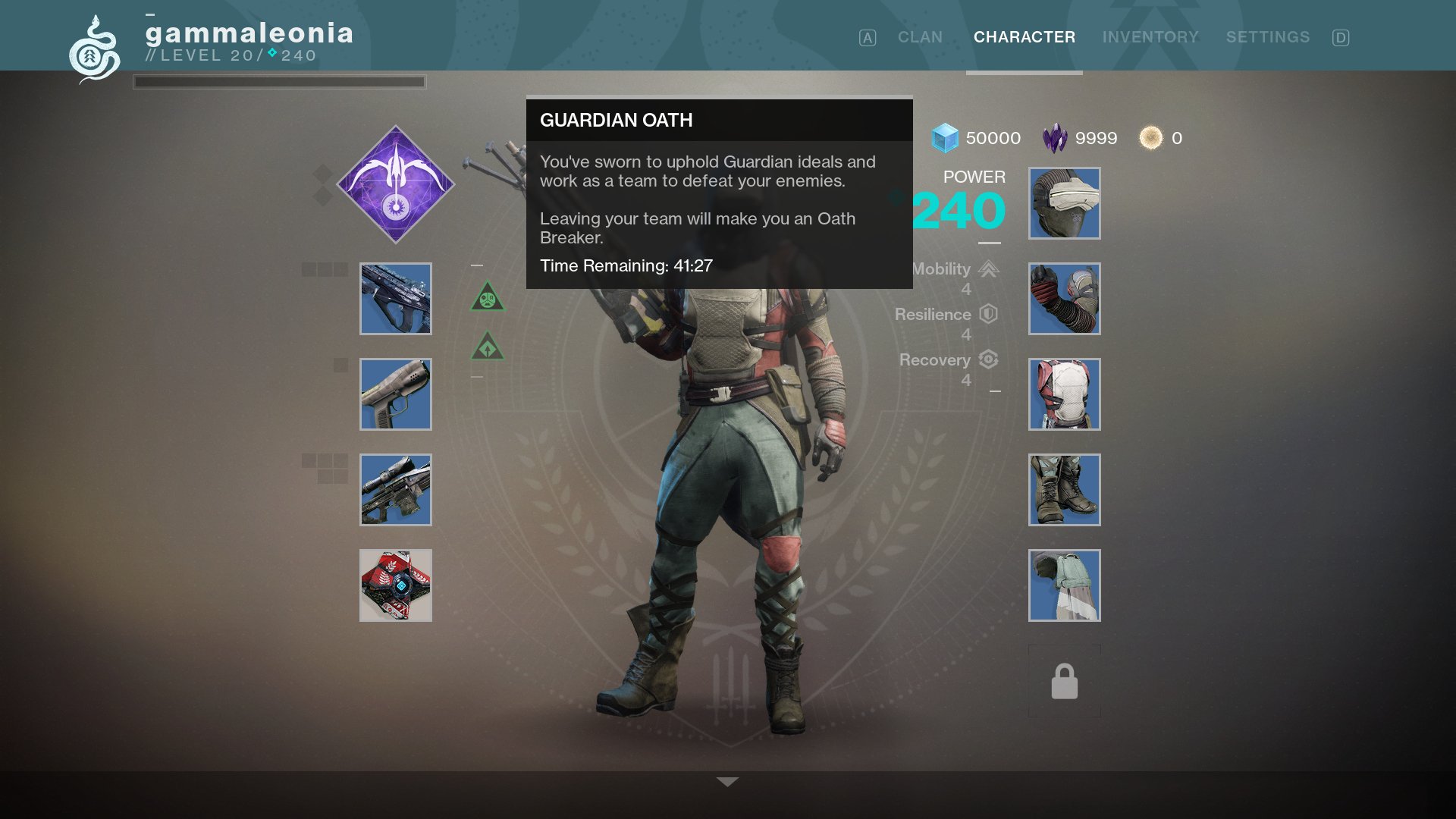Open the chest armor slot
This screenshot has width=1456, height=819.
[x=1064, y=394]
